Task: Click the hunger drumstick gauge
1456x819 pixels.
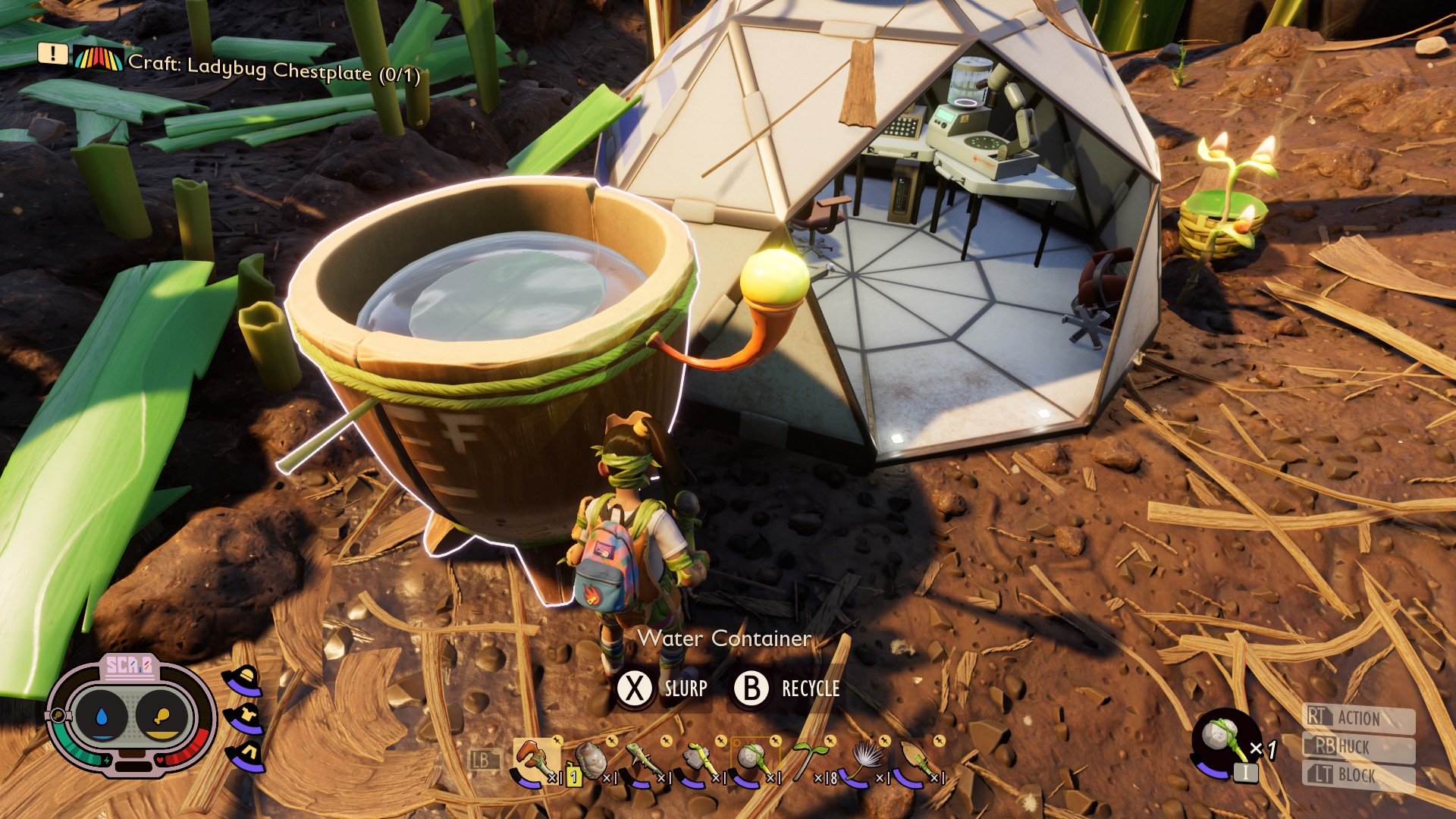Action: tap(162, 715)
